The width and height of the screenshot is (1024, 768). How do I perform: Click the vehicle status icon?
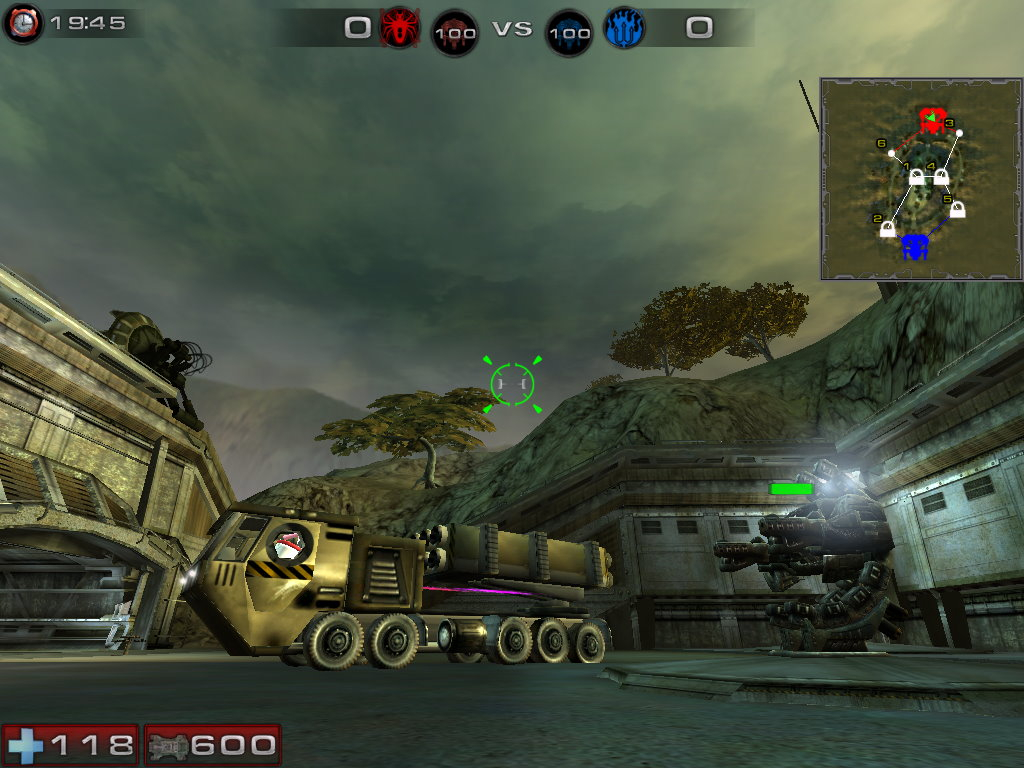point(167,745)
